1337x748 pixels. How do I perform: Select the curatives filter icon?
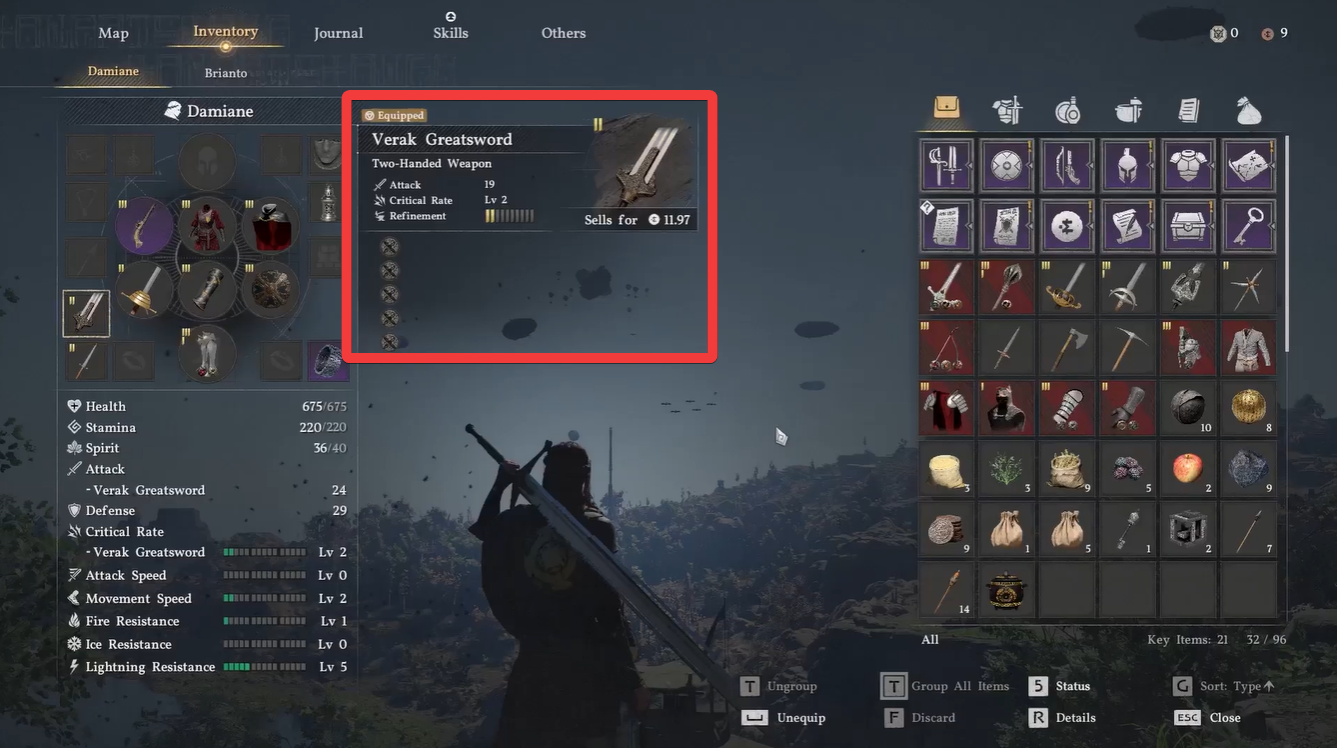[x=1067, y=110]
